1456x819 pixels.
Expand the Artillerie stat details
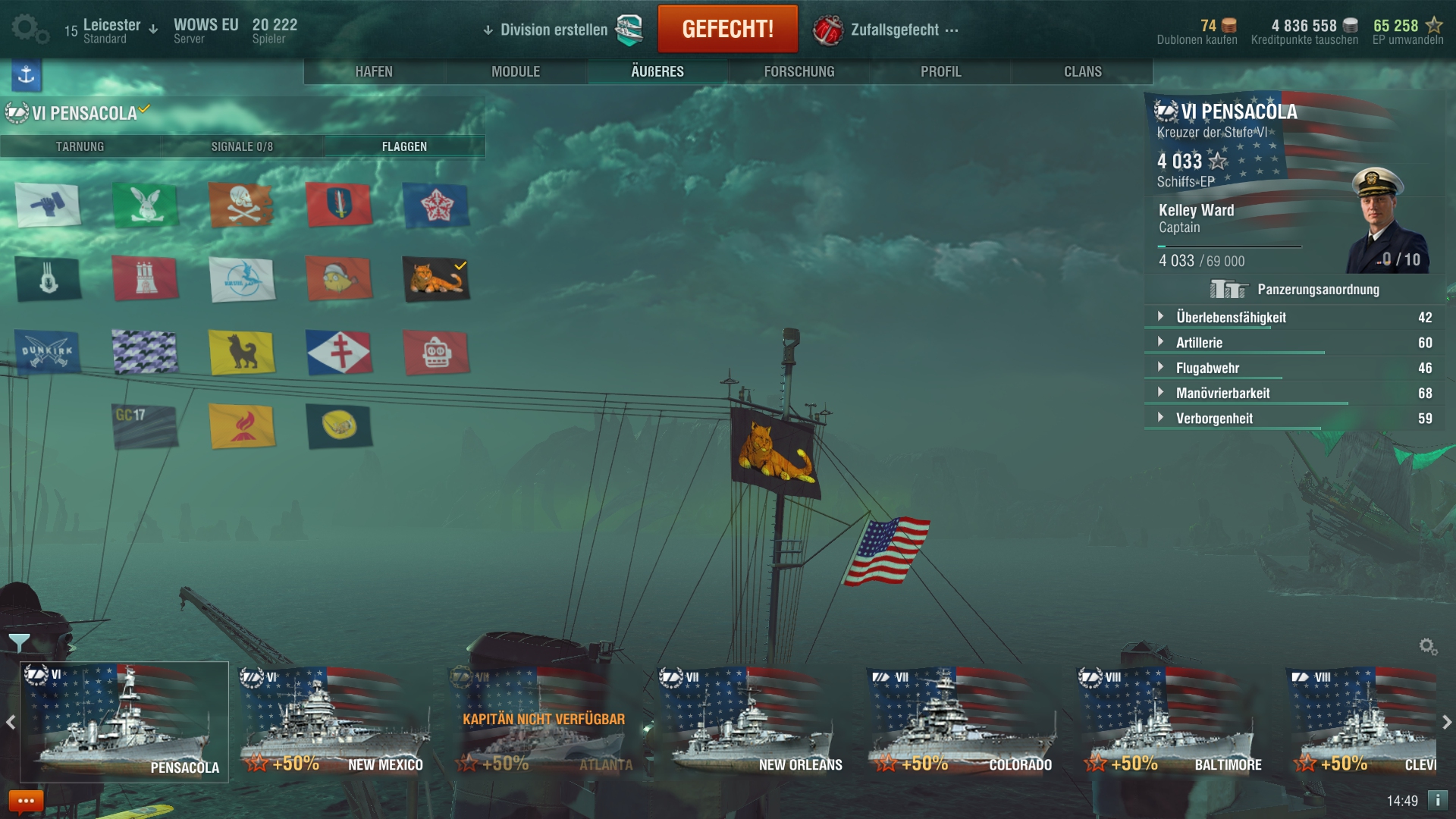click(1160, 343)
